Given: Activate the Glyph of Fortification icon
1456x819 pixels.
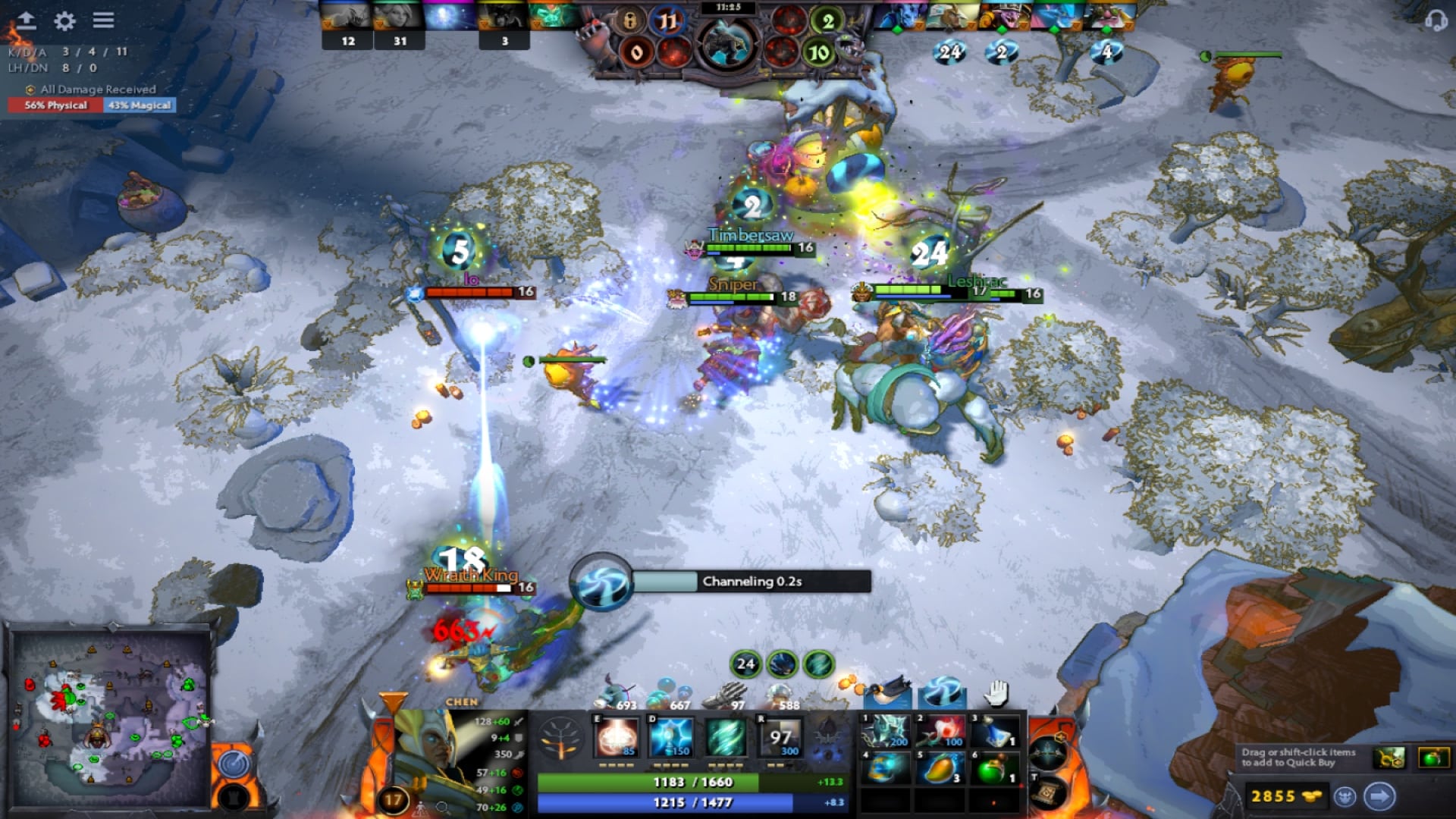Looking at the screenshot, I should (233, 799).
